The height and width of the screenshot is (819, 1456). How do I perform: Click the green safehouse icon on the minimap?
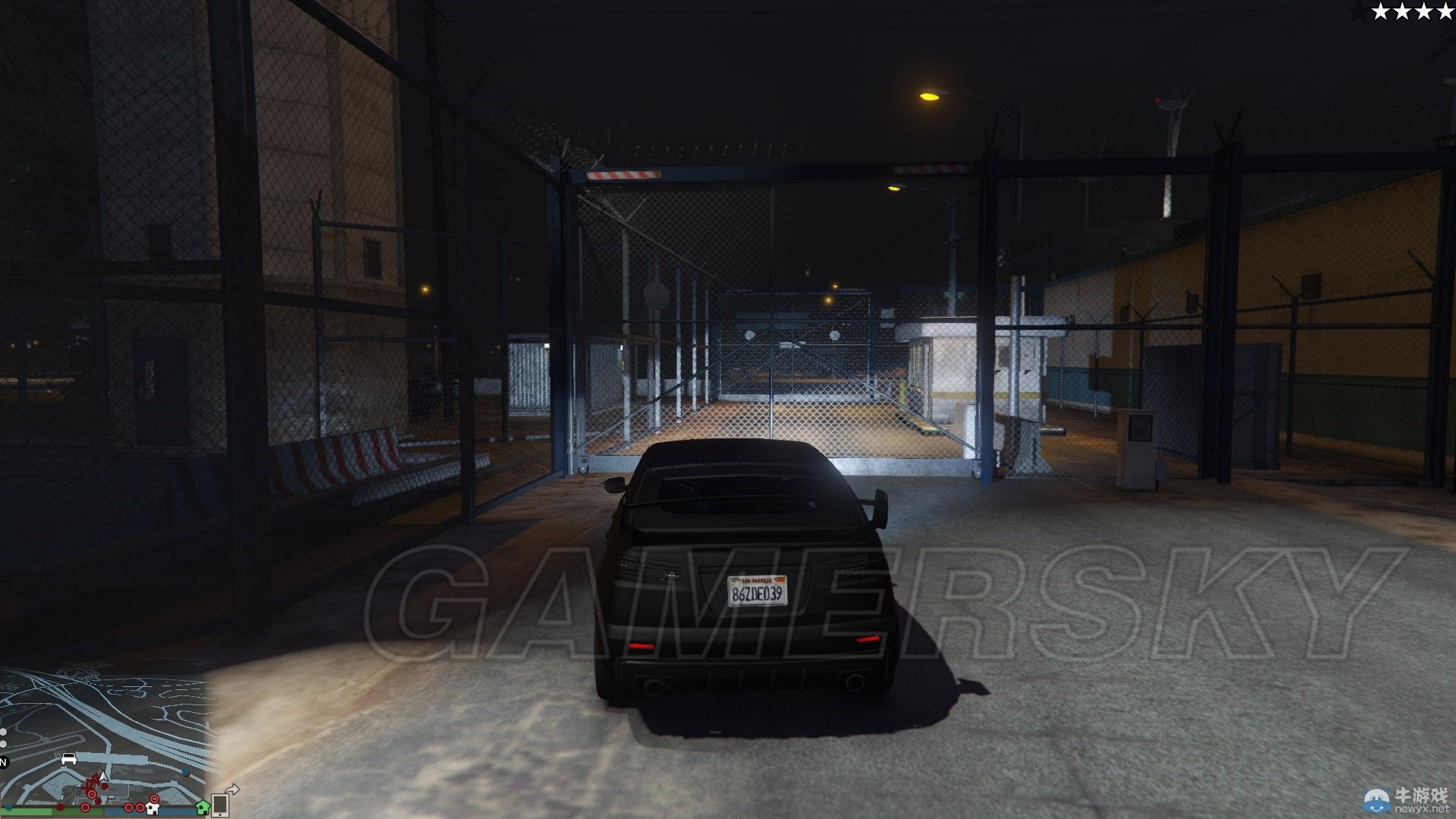coord(202,808)
